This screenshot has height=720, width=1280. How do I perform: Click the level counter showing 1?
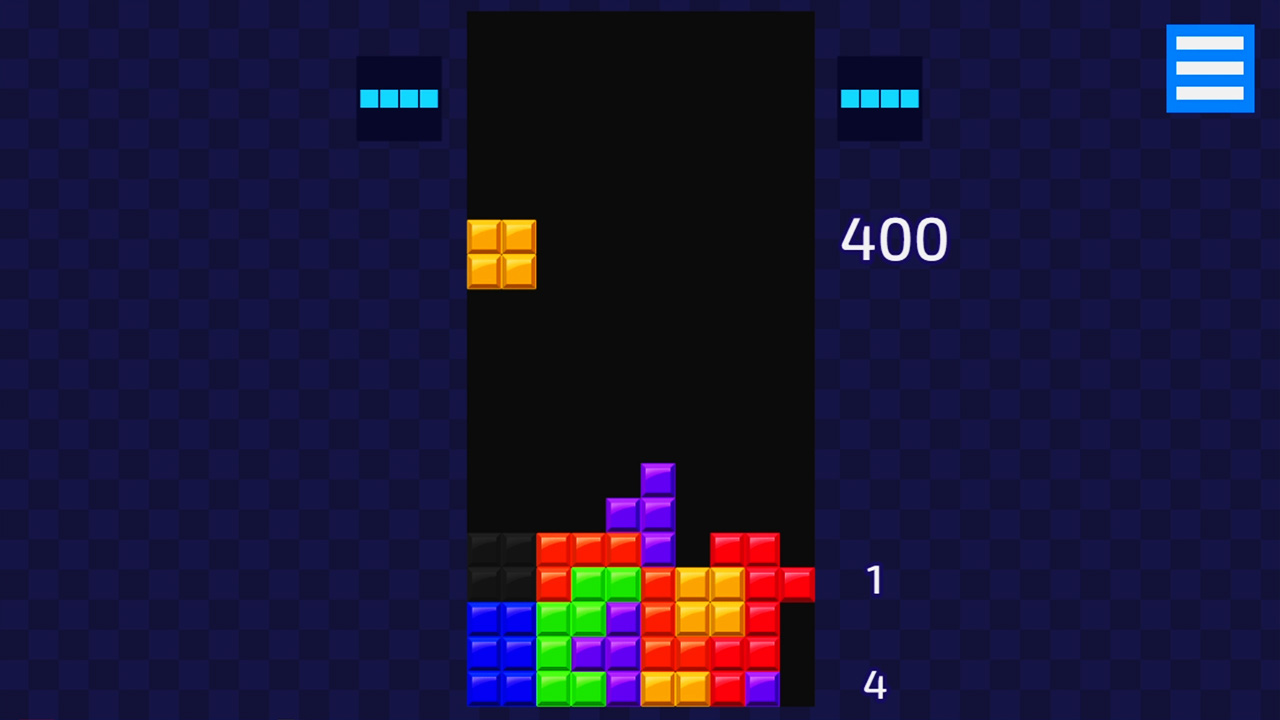point(875,581)
